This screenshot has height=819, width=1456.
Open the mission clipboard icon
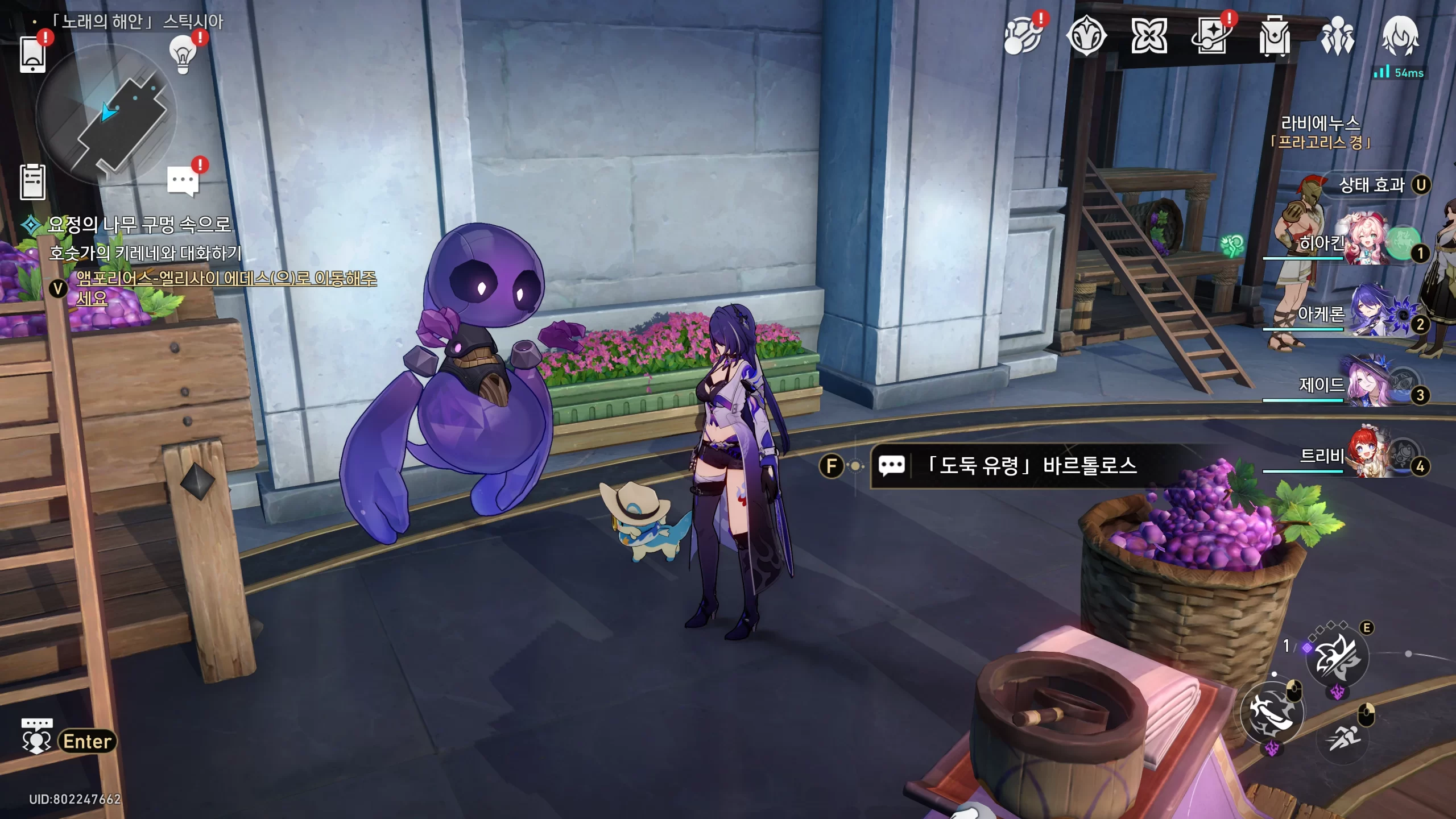(x=32, y=182)
